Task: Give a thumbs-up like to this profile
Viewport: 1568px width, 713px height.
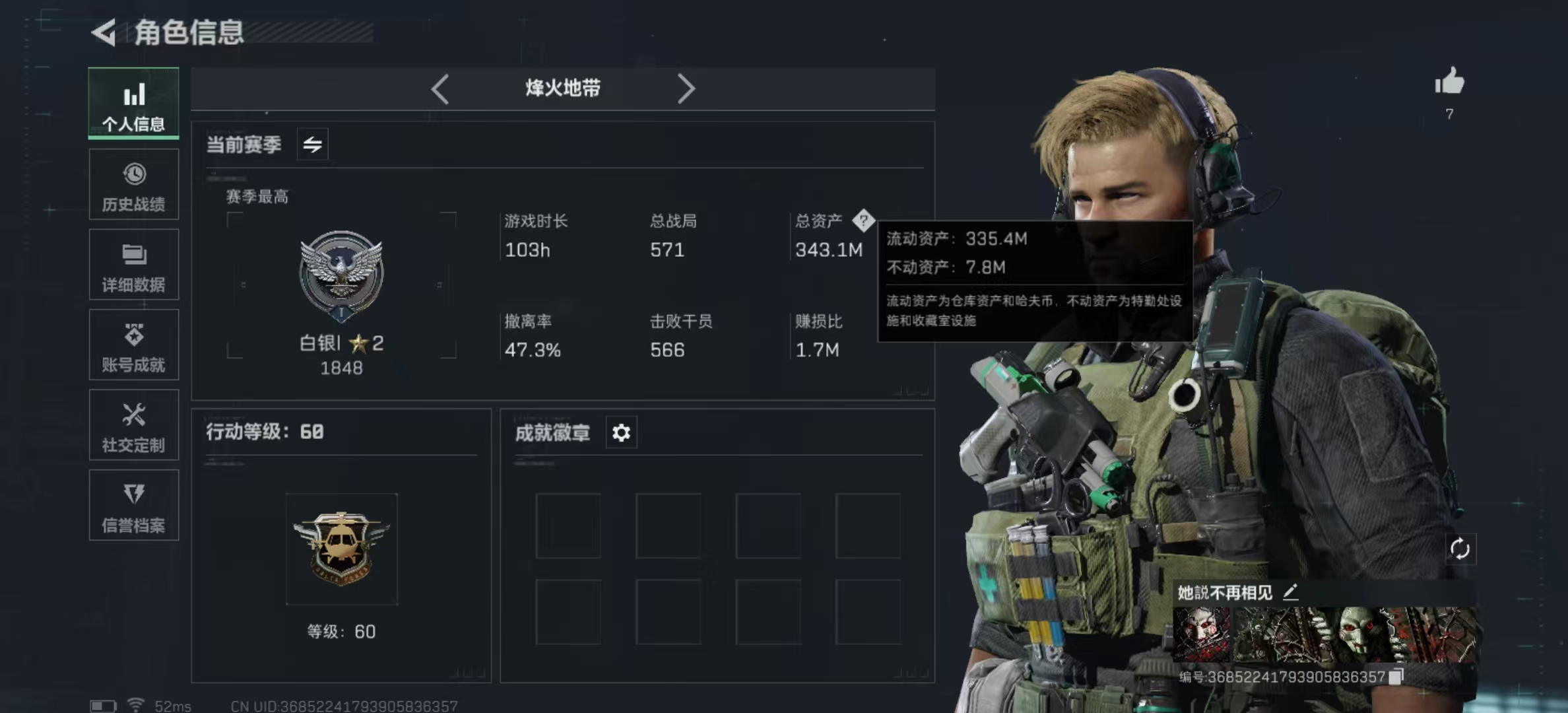Action: click(x=1449, y=83)
